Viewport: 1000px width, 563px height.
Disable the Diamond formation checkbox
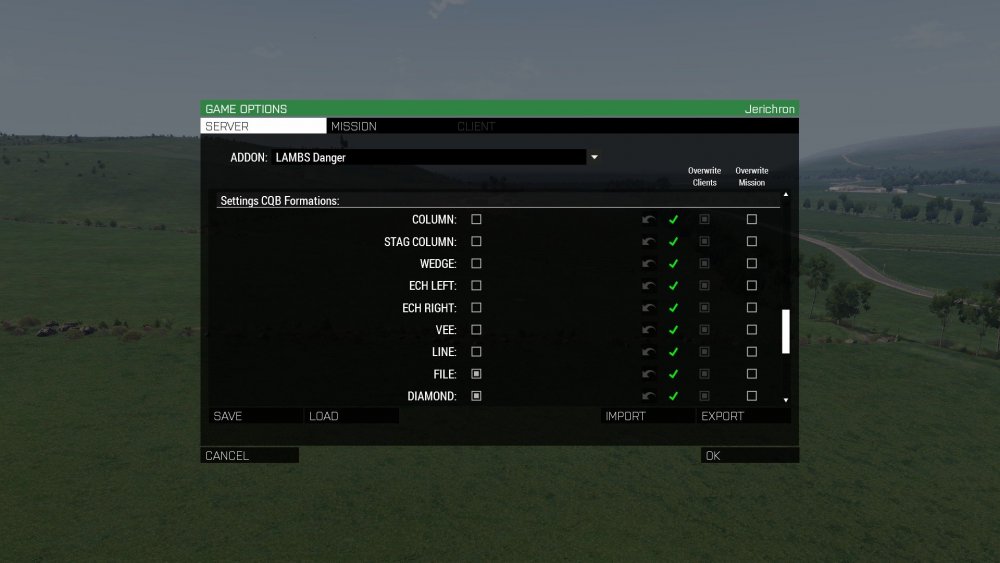476,395
